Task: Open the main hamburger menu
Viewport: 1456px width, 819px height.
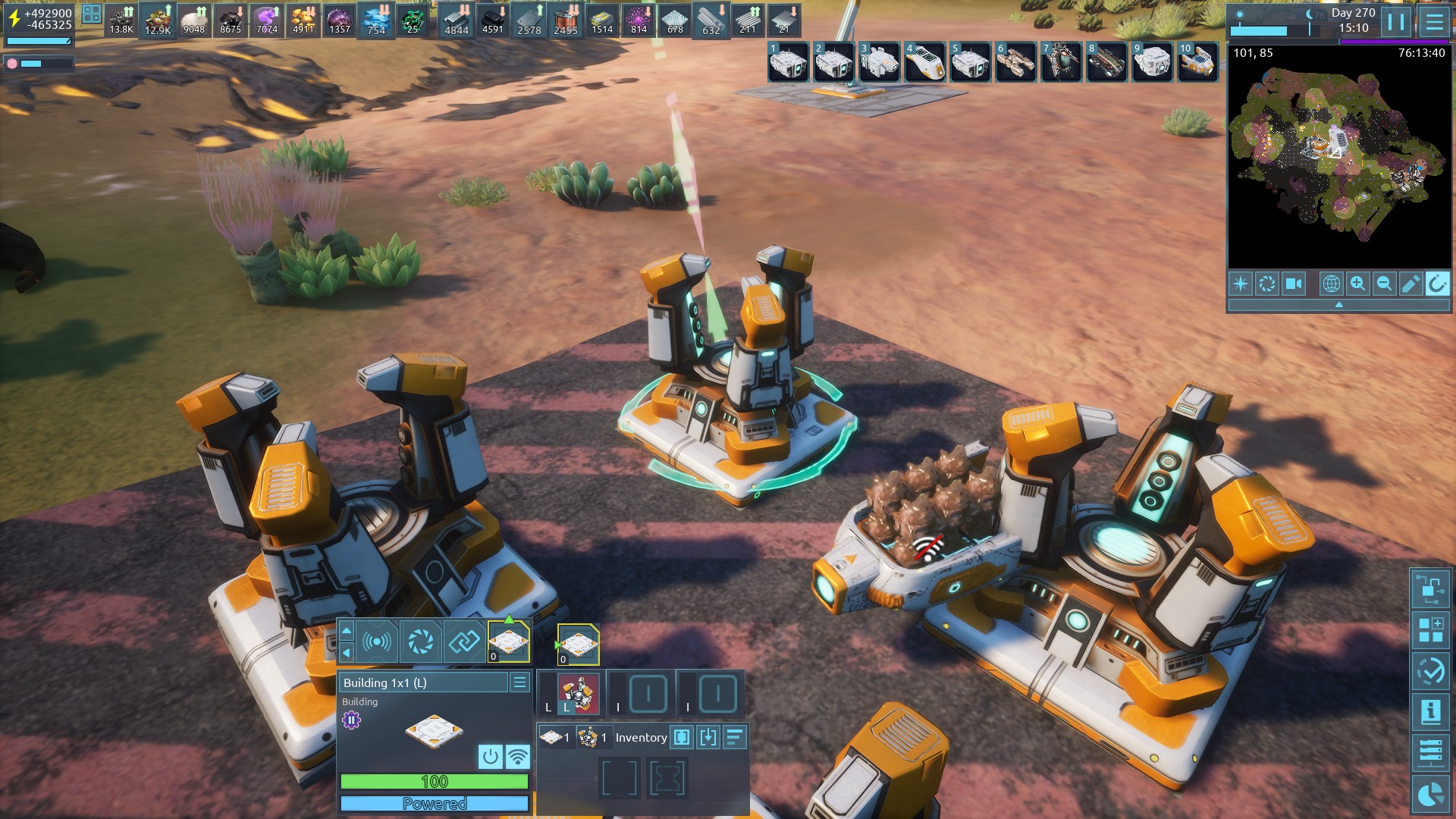Action: [1434, 21]
